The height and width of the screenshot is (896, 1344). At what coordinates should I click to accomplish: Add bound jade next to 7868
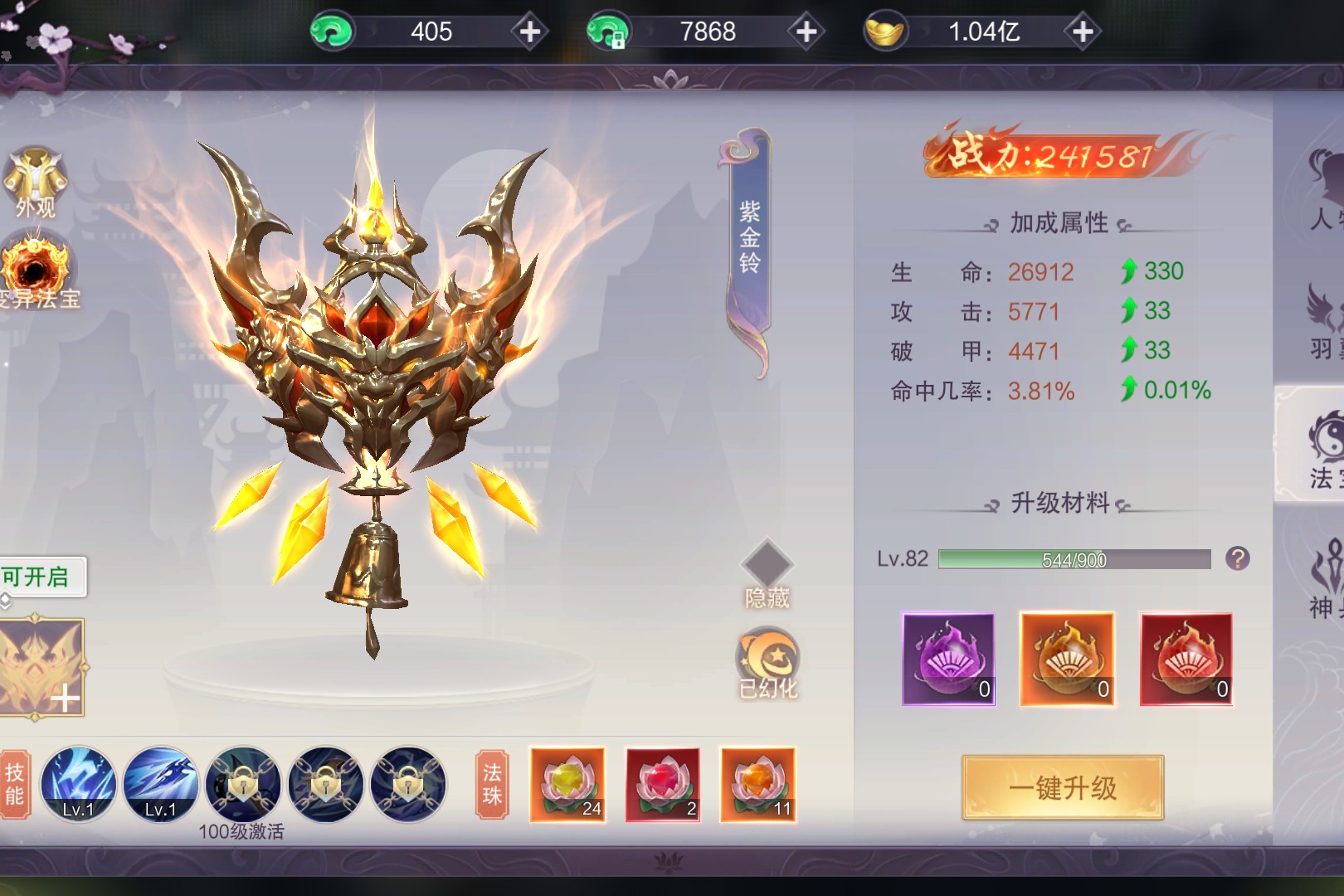coord(806,32)
